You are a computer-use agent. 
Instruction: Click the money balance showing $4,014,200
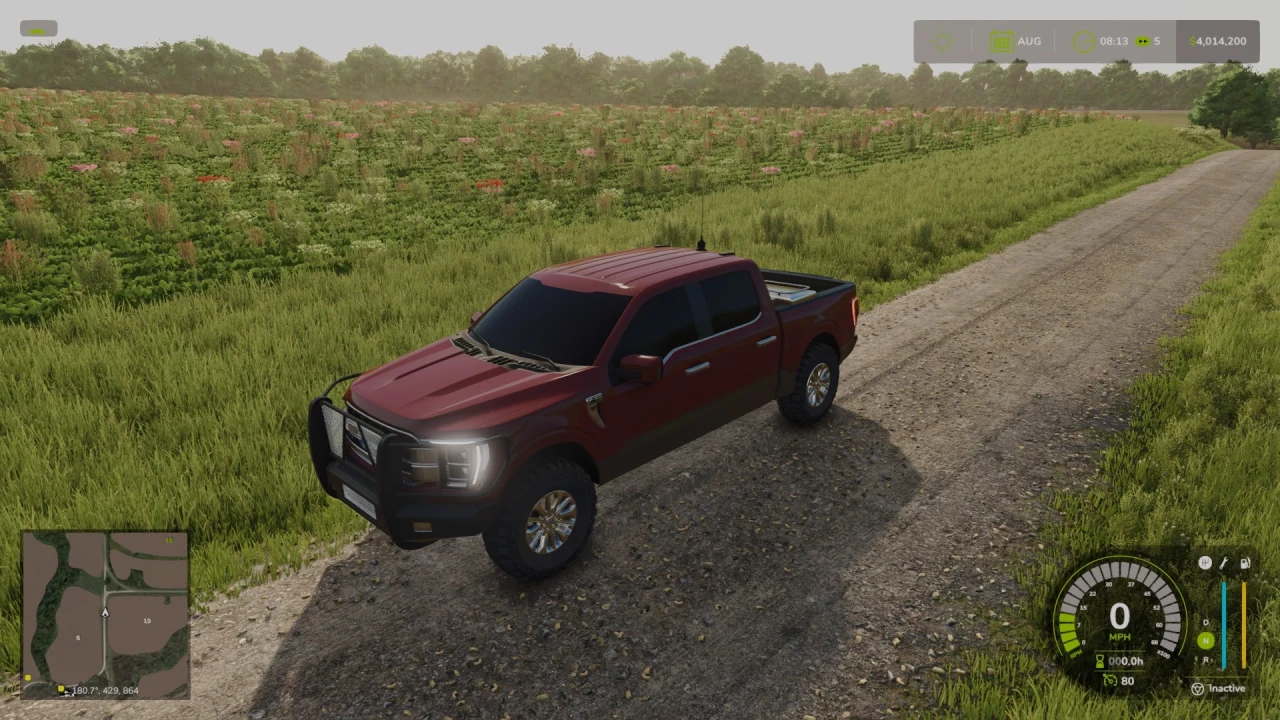[x=1216, y=41]
